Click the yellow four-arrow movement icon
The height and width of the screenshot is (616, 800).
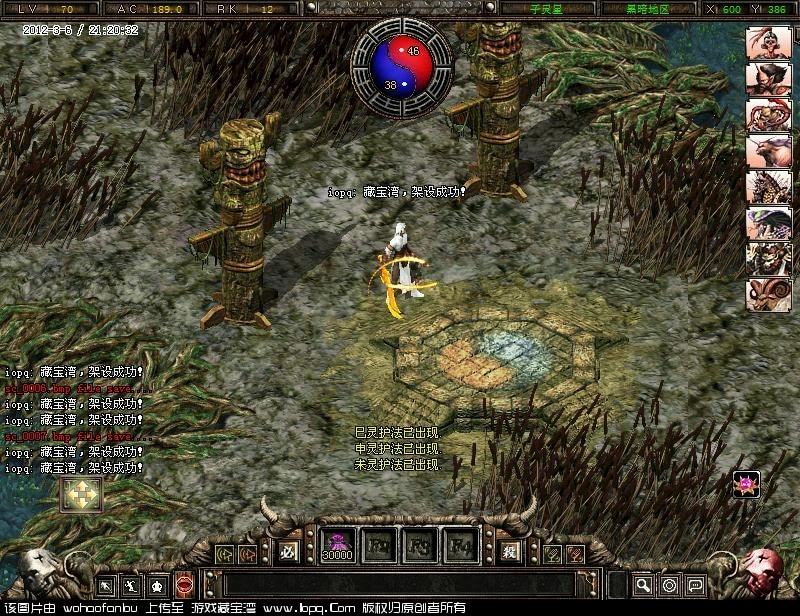click(x=79, y=494)
